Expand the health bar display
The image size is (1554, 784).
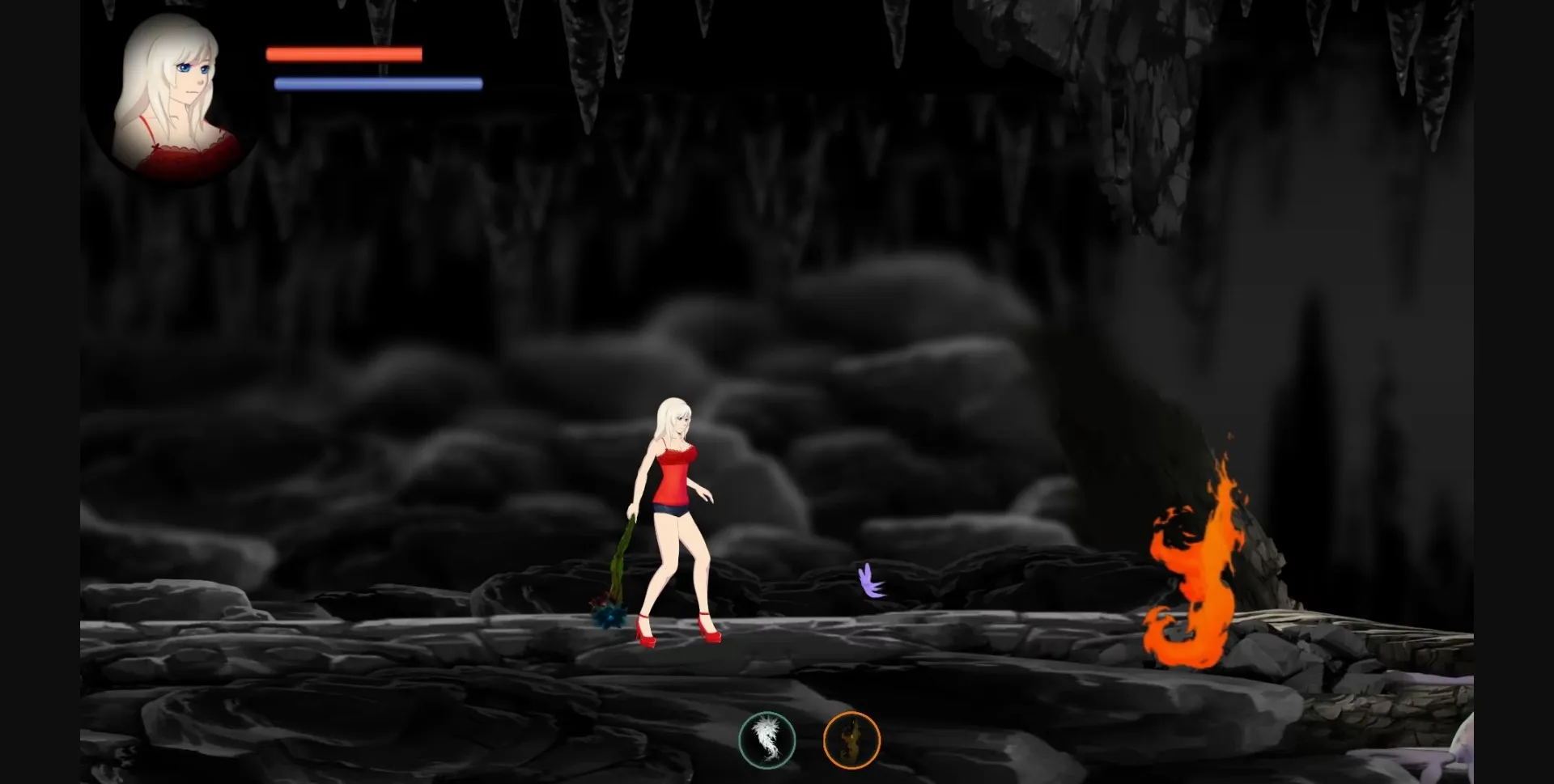343,53
